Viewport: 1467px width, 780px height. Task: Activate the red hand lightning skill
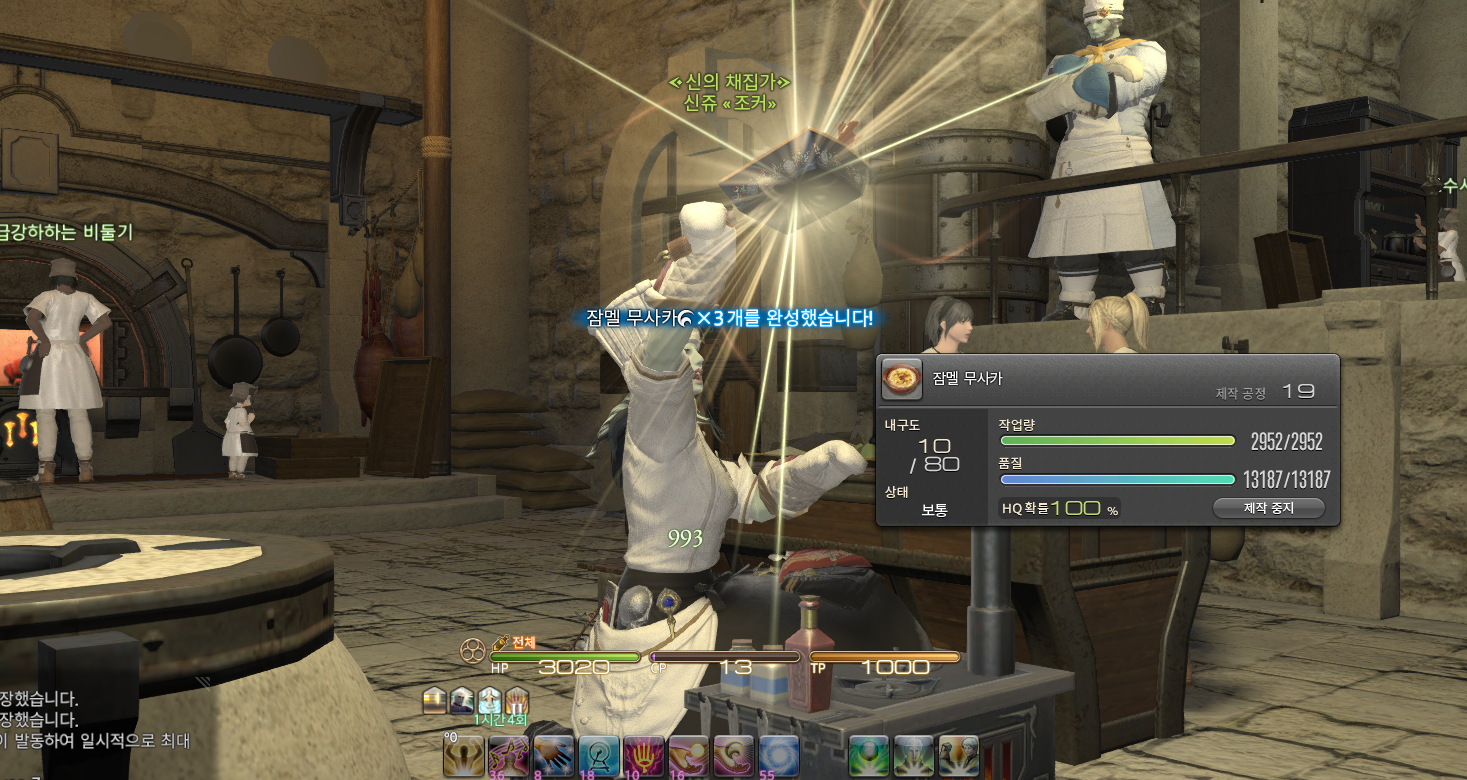(643, 755)
